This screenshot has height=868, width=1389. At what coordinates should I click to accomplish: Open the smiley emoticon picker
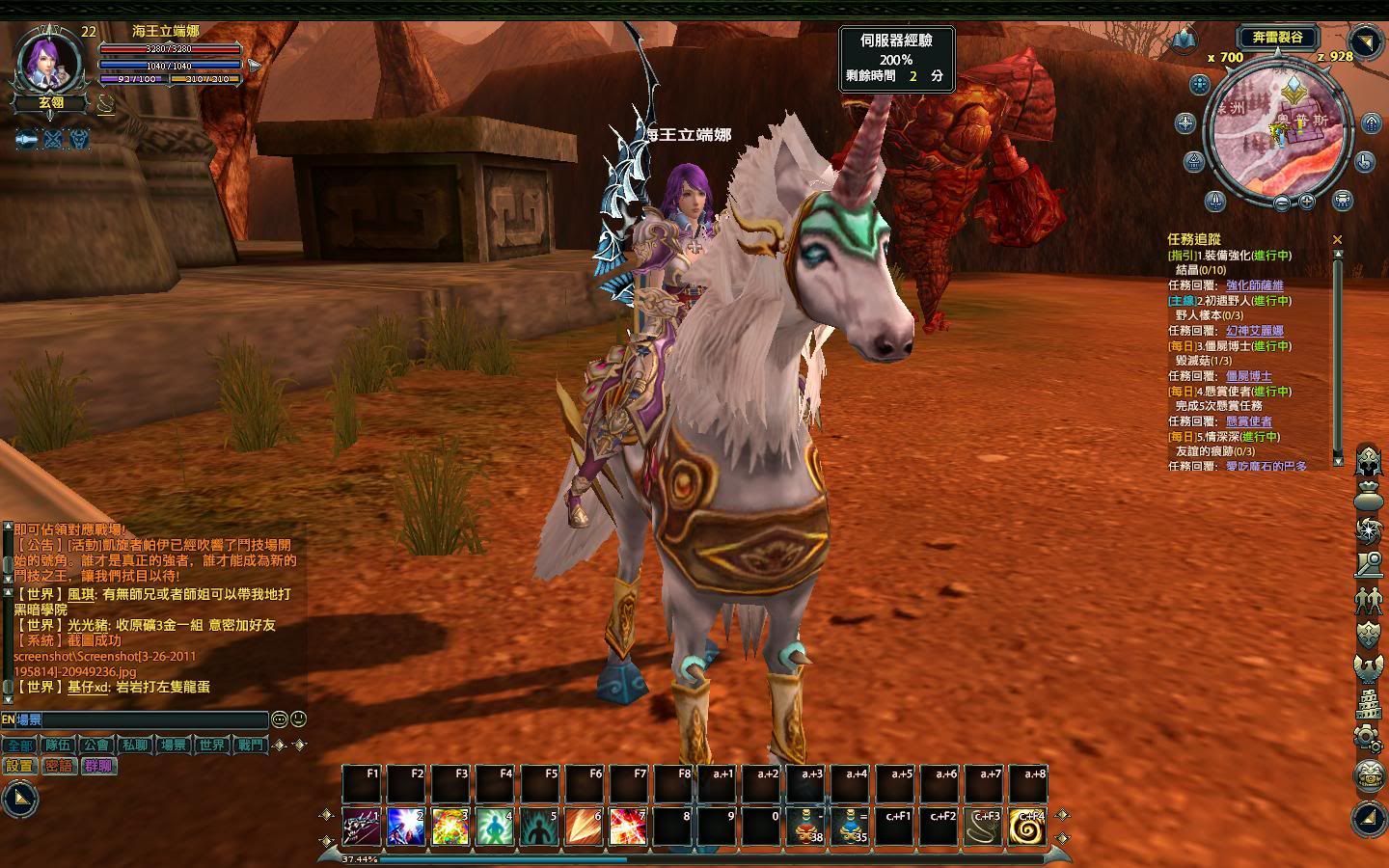click(280, 719)
